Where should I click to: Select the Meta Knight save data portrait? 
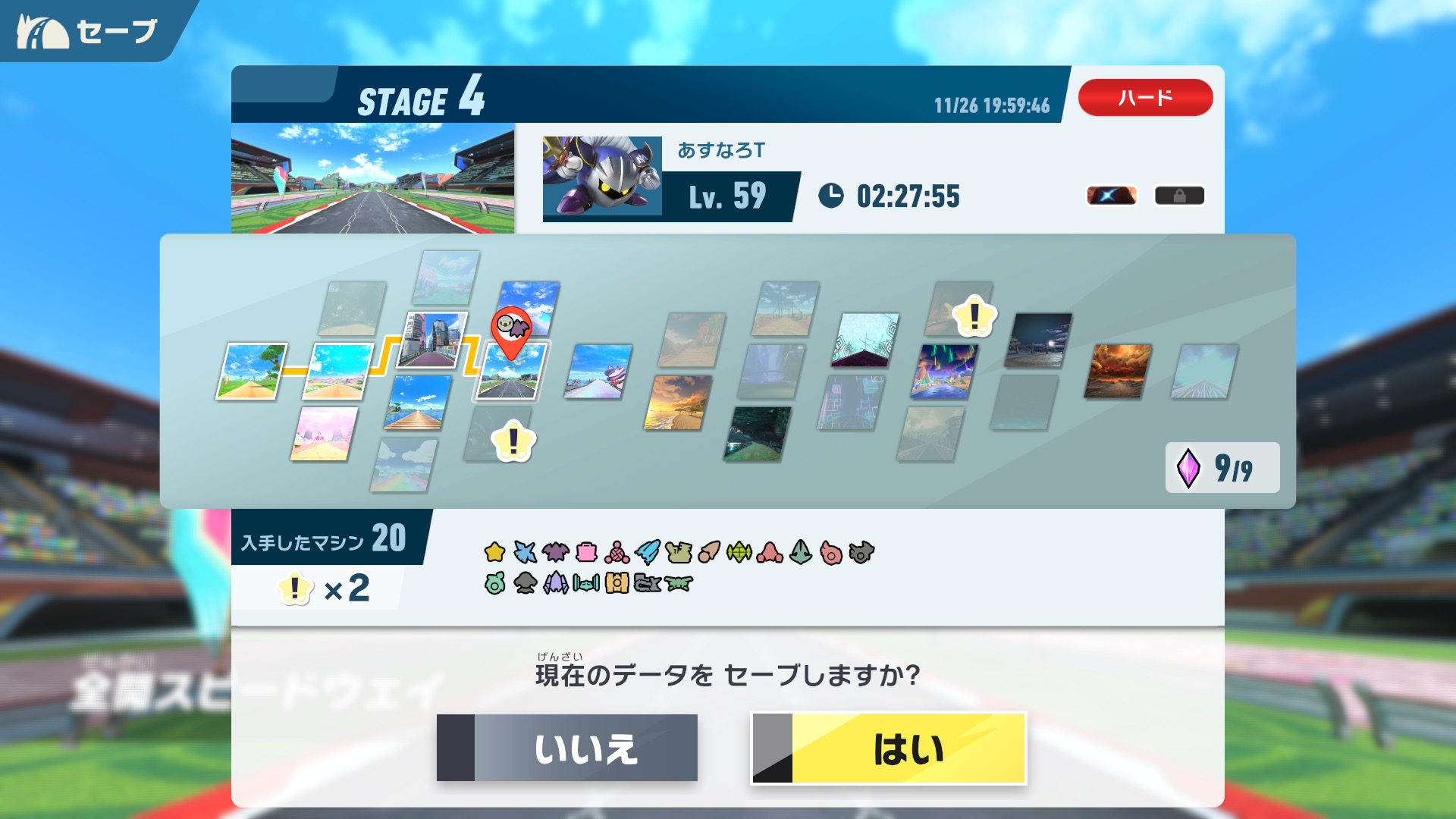click(602, 177)
